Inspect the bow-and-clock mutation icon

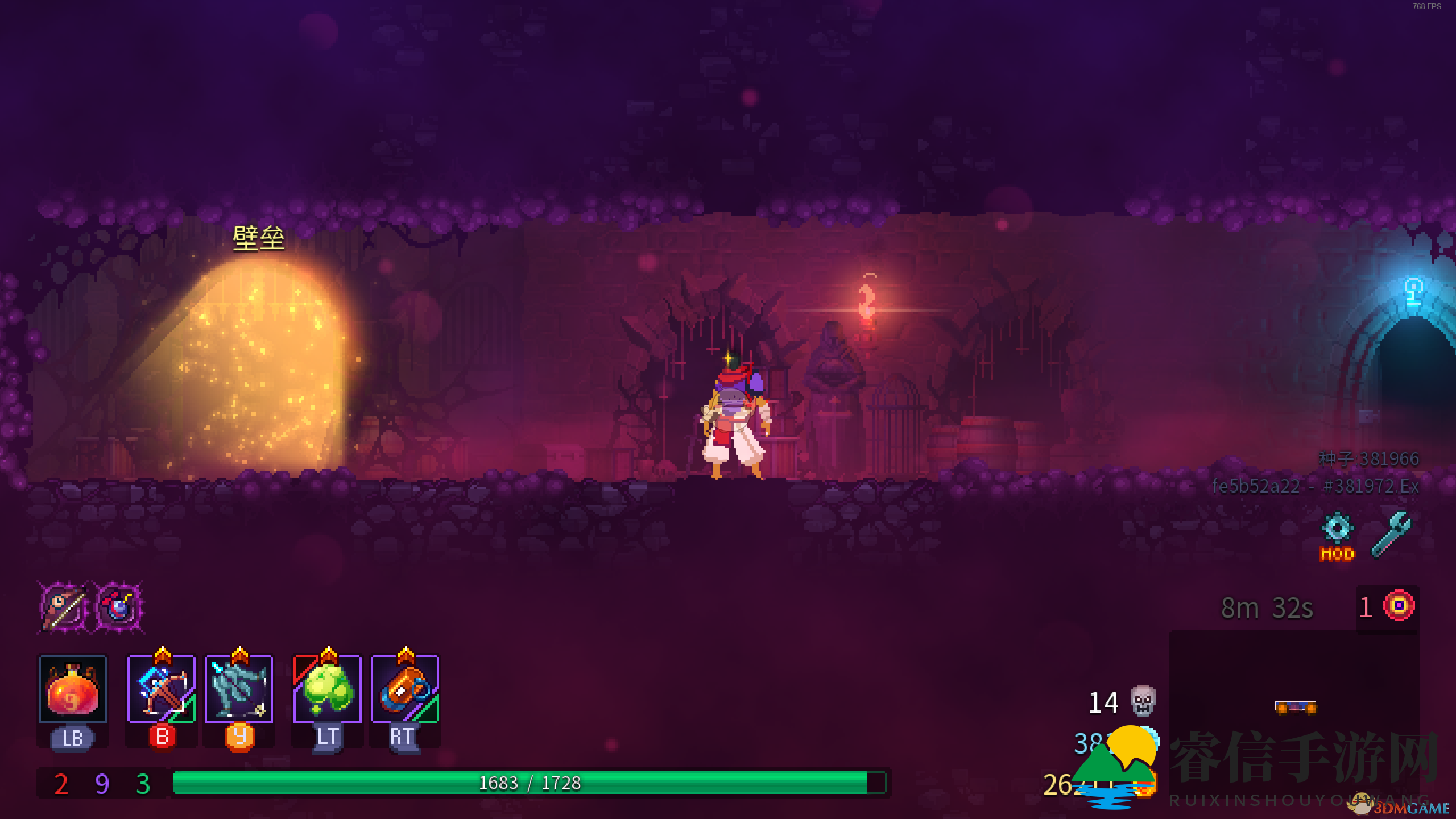click(x=64, y=607)
